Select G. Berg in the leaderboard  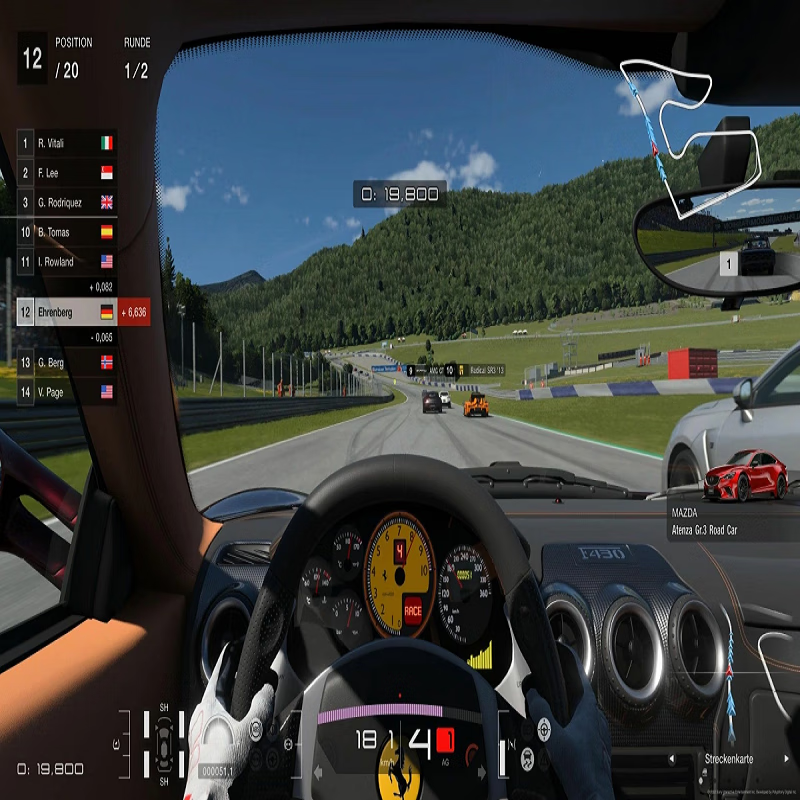[66, 362]
